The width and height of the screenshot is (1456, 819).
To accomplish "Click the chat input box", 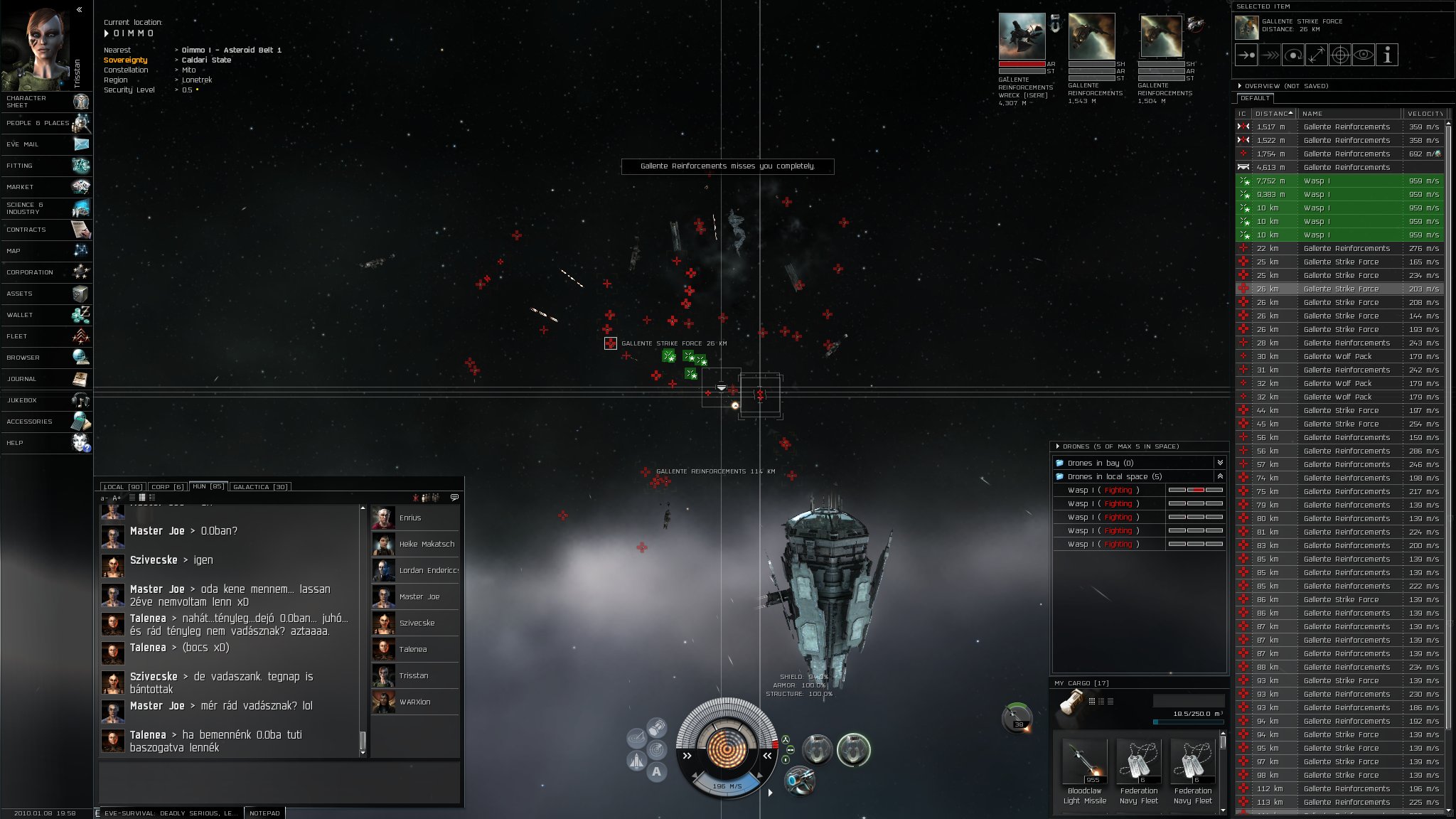I will (x=279, y=782).
